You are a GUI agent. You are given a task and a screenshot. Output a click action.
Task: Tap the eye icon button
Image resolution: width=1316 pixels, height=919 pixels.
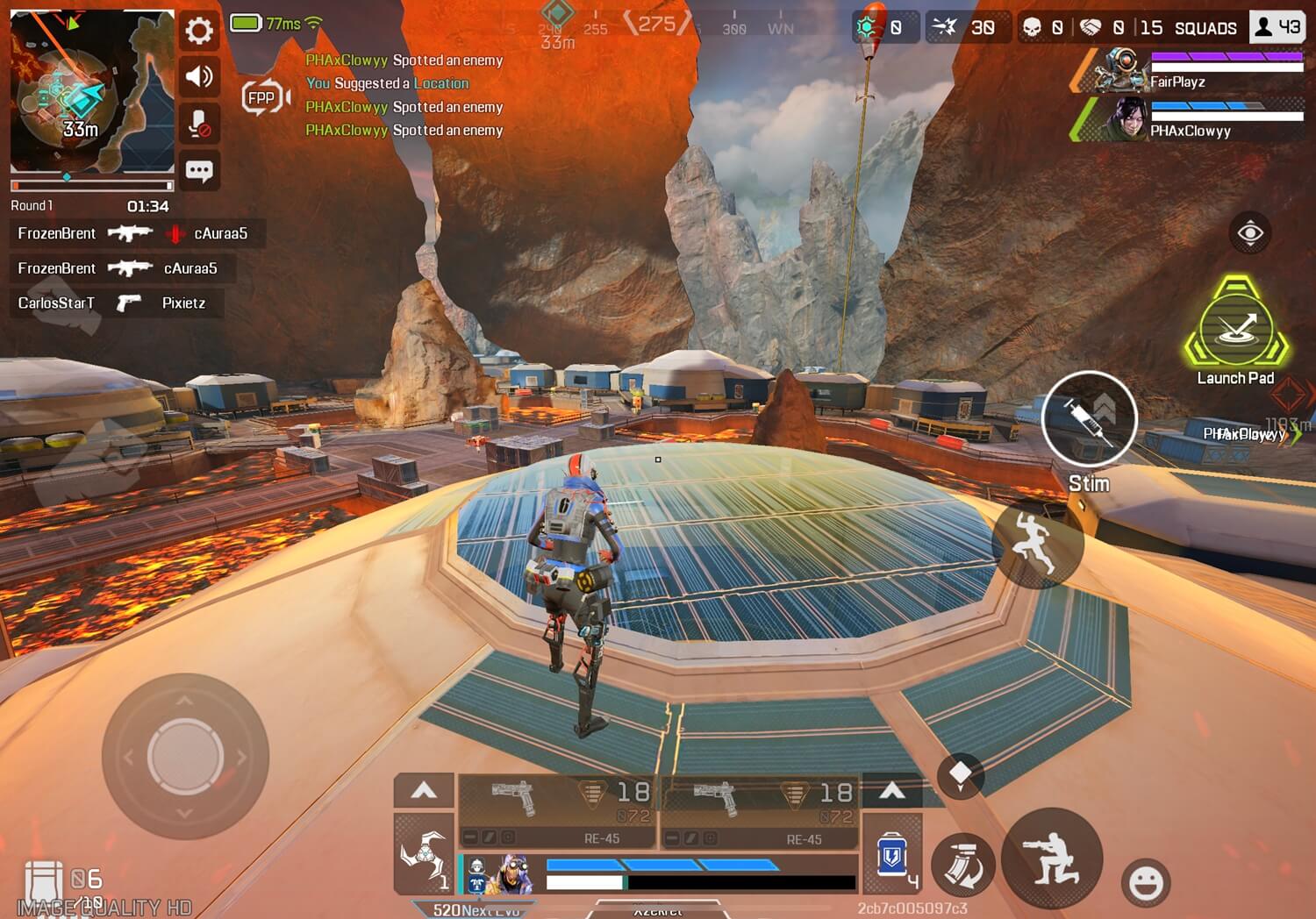pos(1250,233)
